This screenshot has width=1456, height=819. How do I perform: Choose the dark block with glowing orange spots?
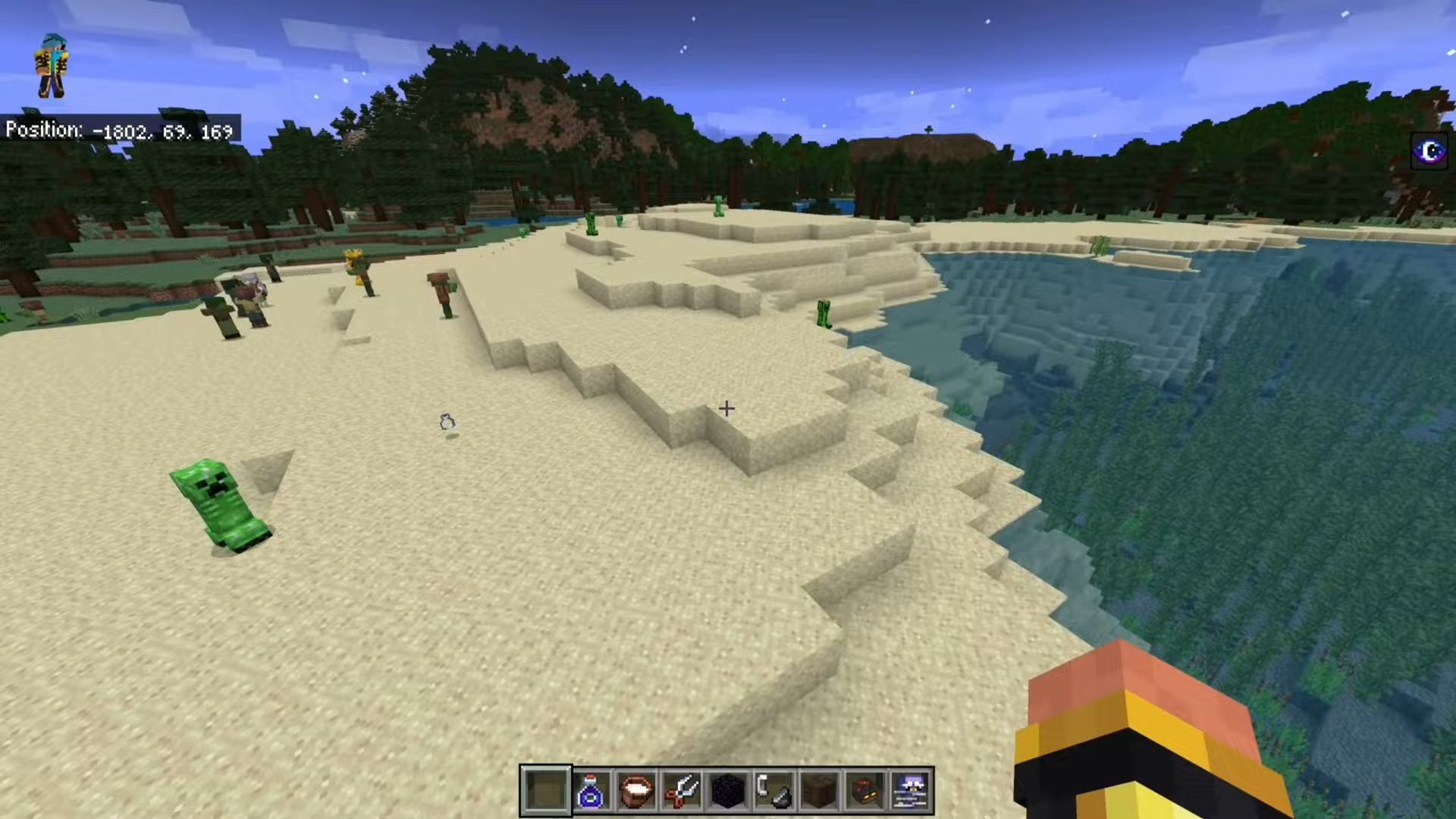(x=865, y=791)
